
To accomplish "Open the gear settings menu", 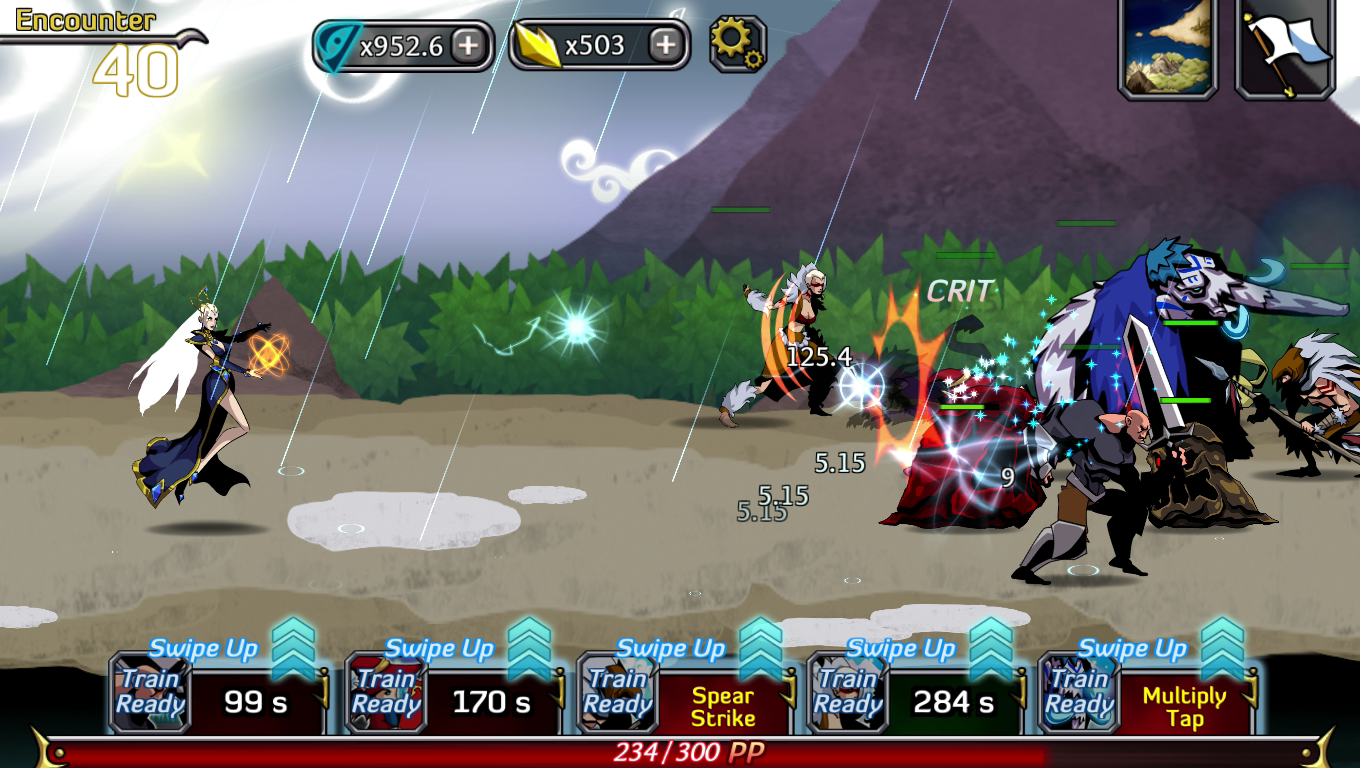I will coord(737,44).
